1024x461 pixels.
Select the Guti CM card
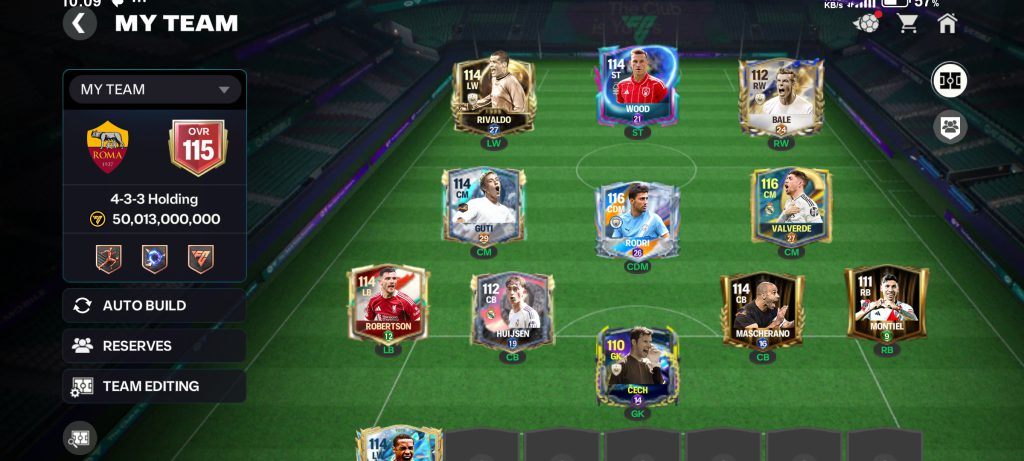pyautogui.click(x=484, y=206)
